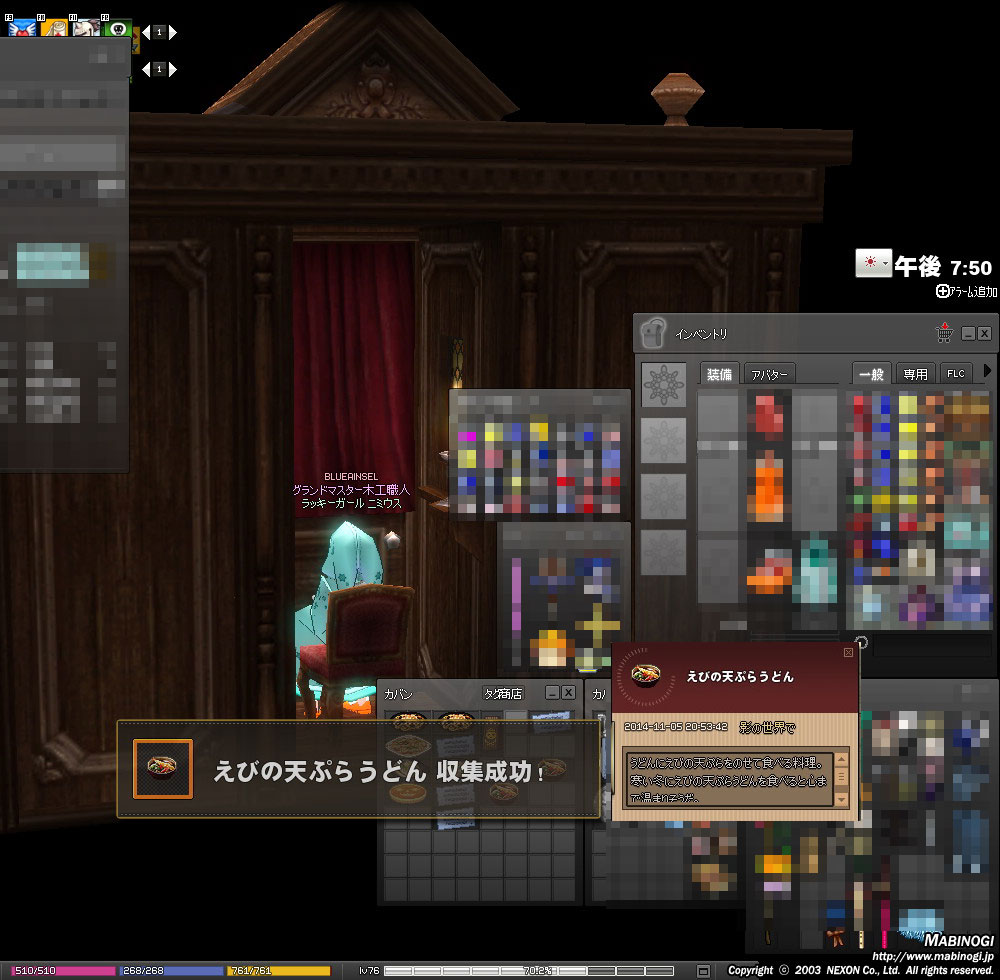The image size is (1000, 980).
Task: Use the F10 bandage skill
Action: [x=52, y=28]
